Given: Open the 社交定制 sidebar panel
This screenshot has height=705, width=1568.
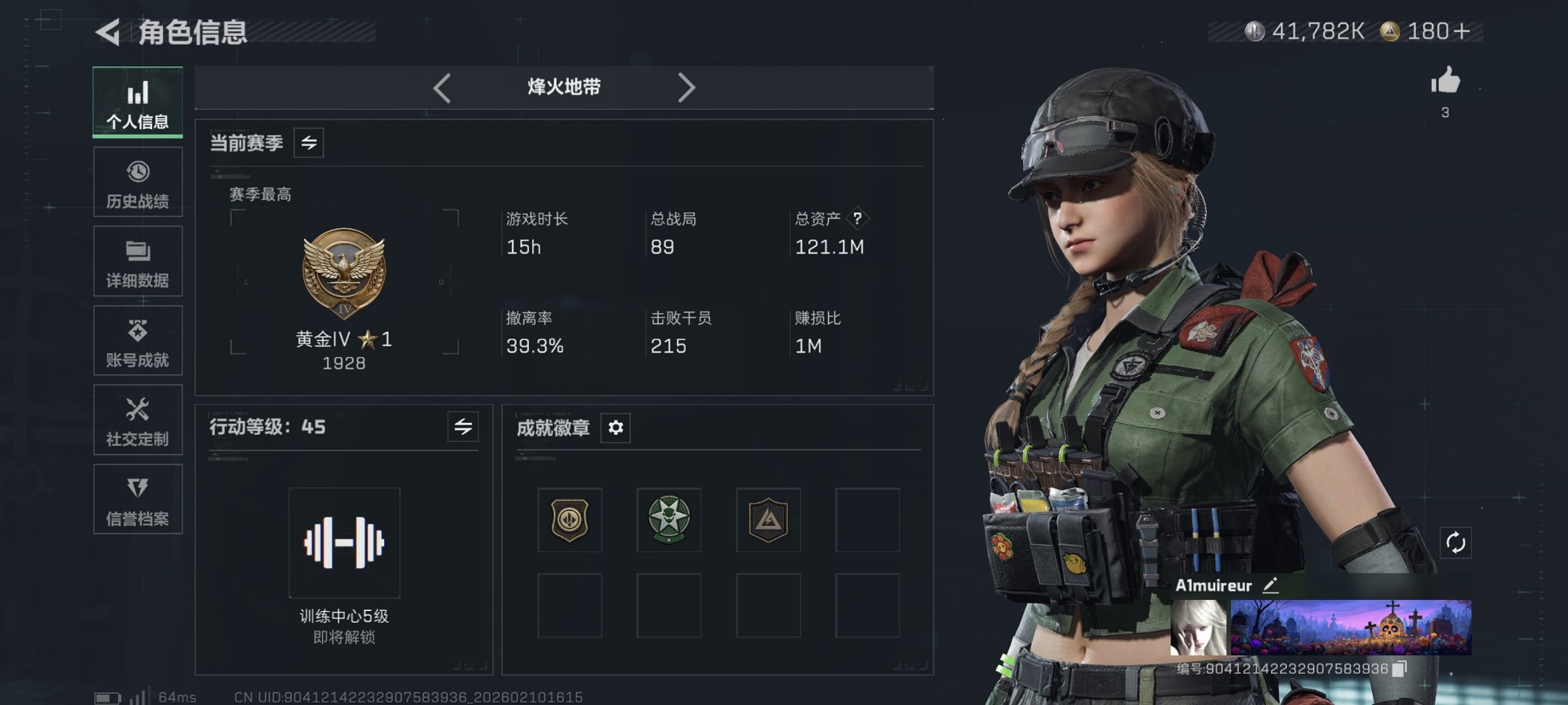Looking at the screenshot, I should 137,420.
